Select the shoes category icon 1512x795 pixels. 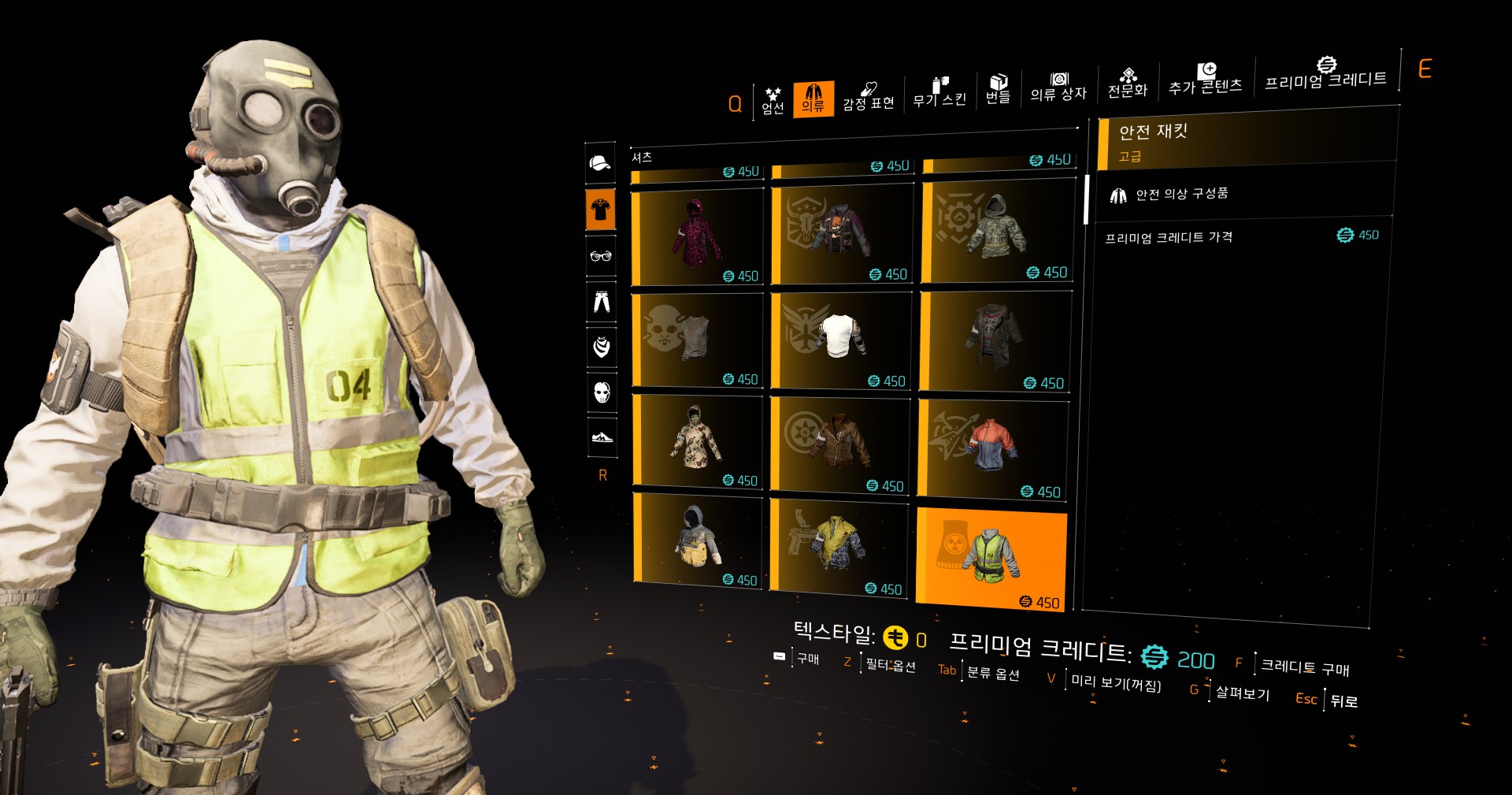tap(602, 437)
